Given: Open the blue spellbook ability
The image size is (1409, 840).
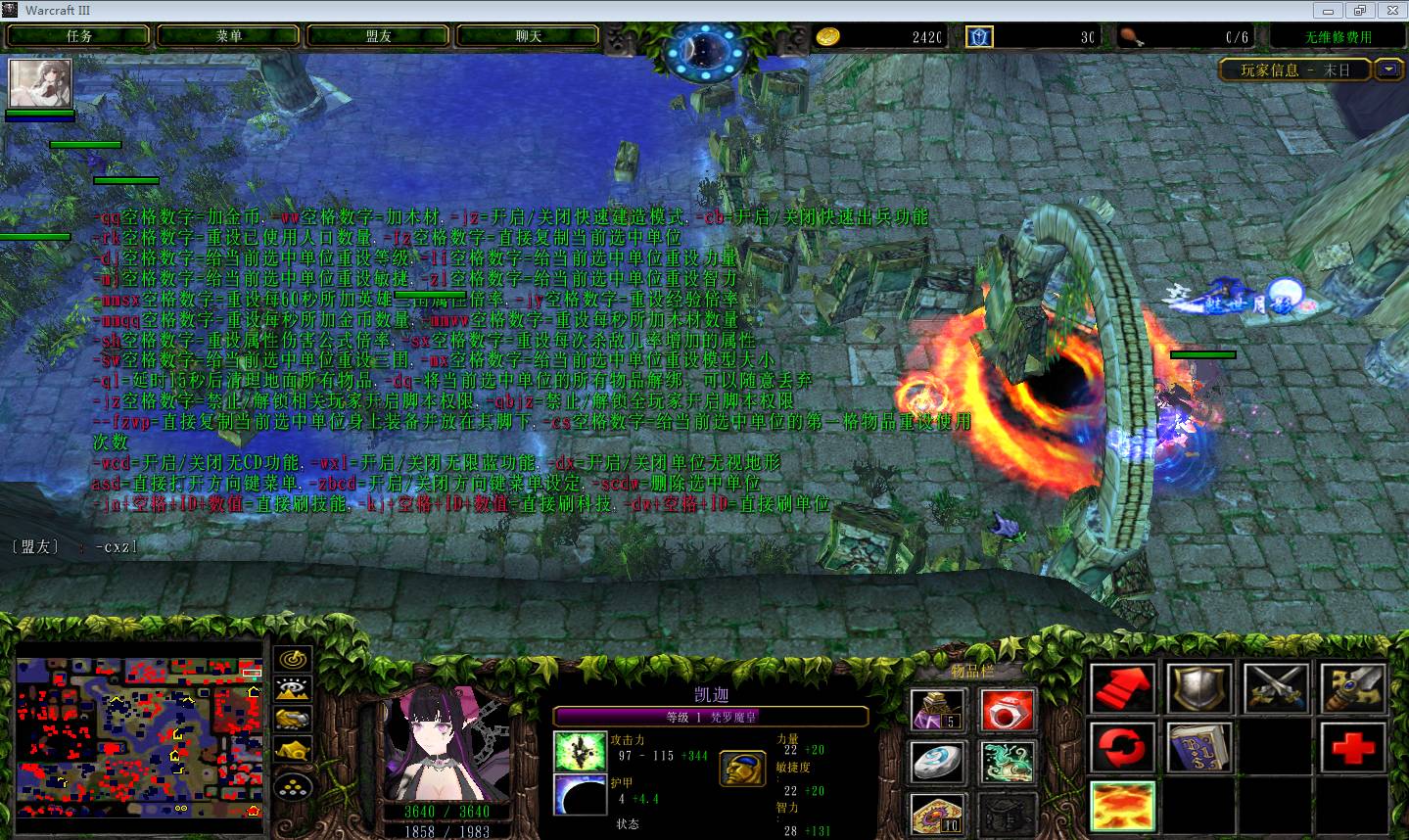Looking at the screenshot, I should coord(1199,749).
